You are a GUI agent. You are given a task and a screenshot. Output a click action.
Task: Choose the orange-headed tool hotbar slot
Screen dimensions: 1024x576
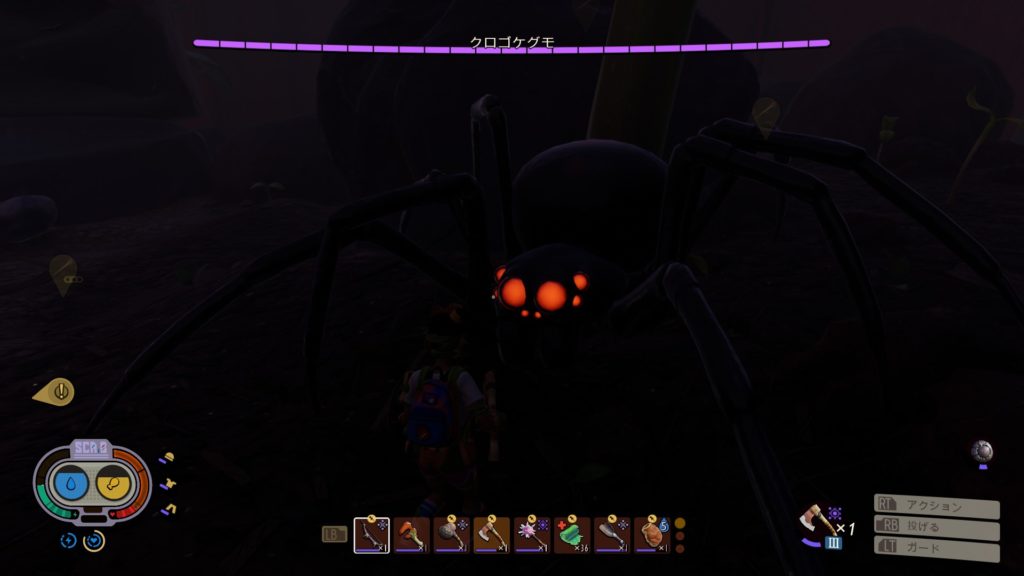[411, 535]
